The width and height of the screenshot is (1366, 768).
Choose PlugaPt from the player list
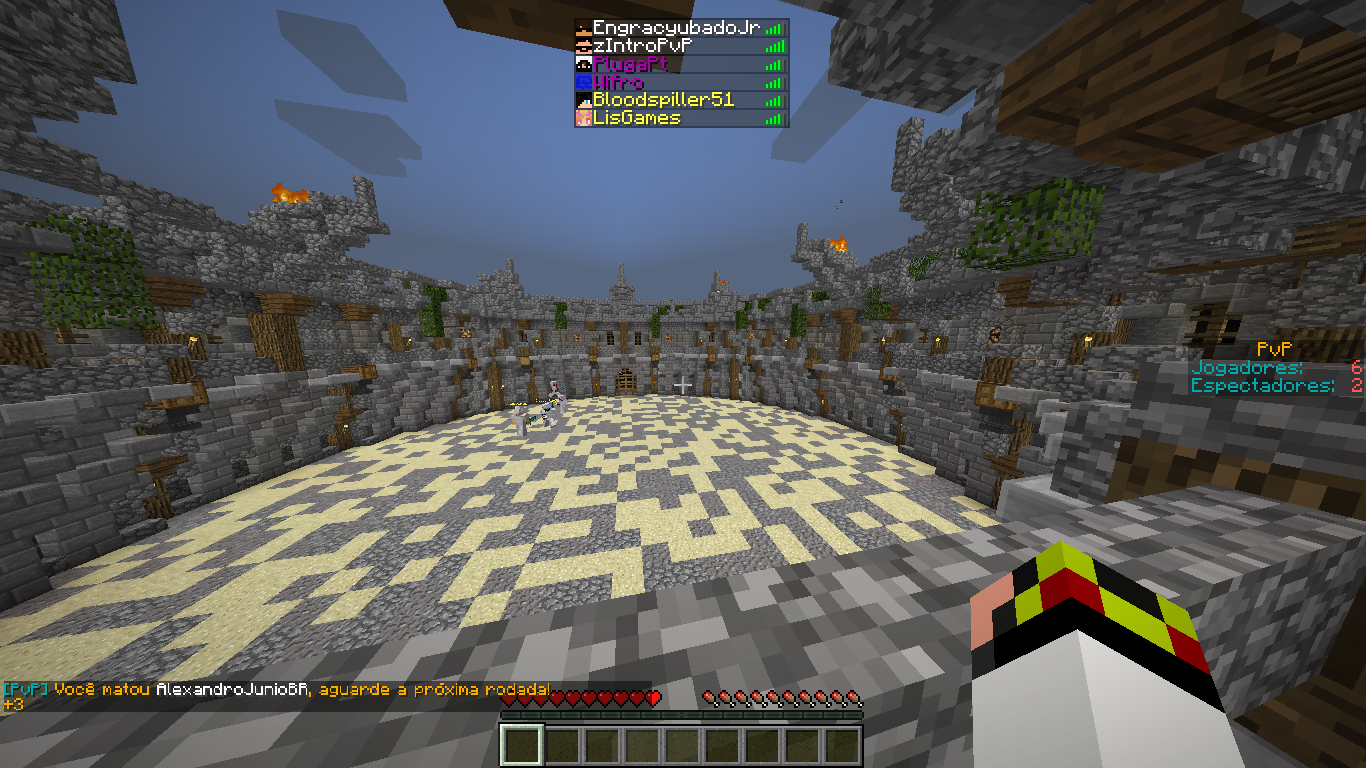[630, 64]
